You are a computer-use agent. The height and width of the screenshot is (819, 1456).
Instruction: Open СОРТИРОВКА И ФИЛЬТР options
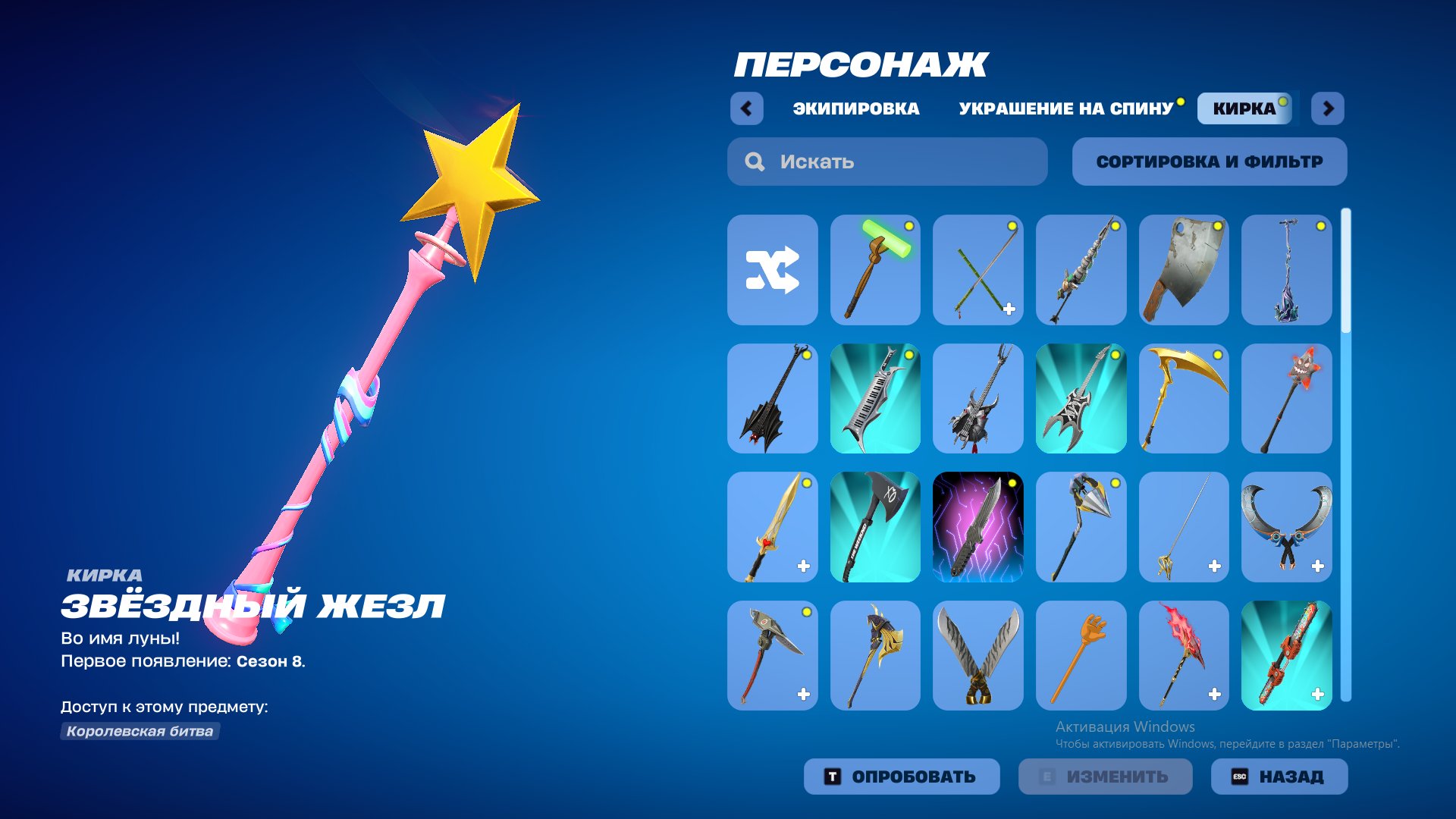[x=1209, y=161]
